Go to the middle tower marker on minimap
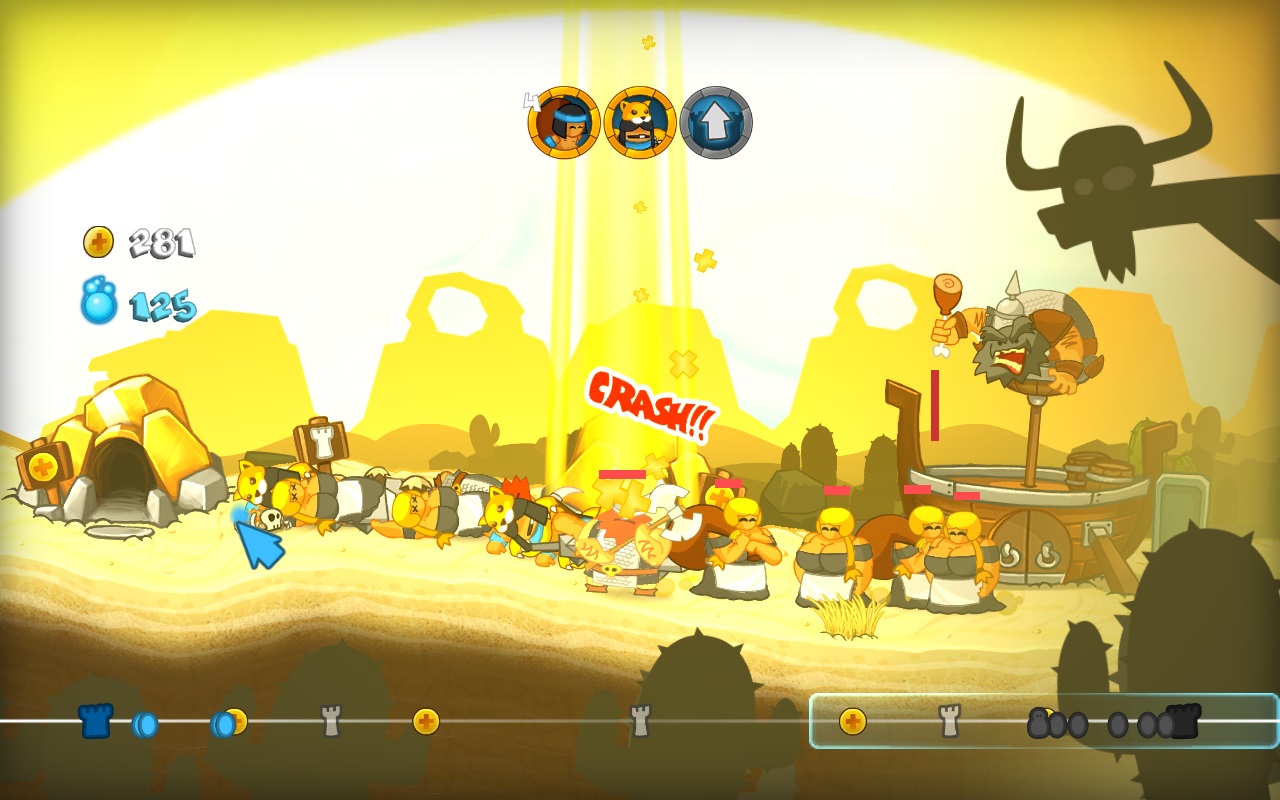1280x800 pixels. (x=640, y=720)
